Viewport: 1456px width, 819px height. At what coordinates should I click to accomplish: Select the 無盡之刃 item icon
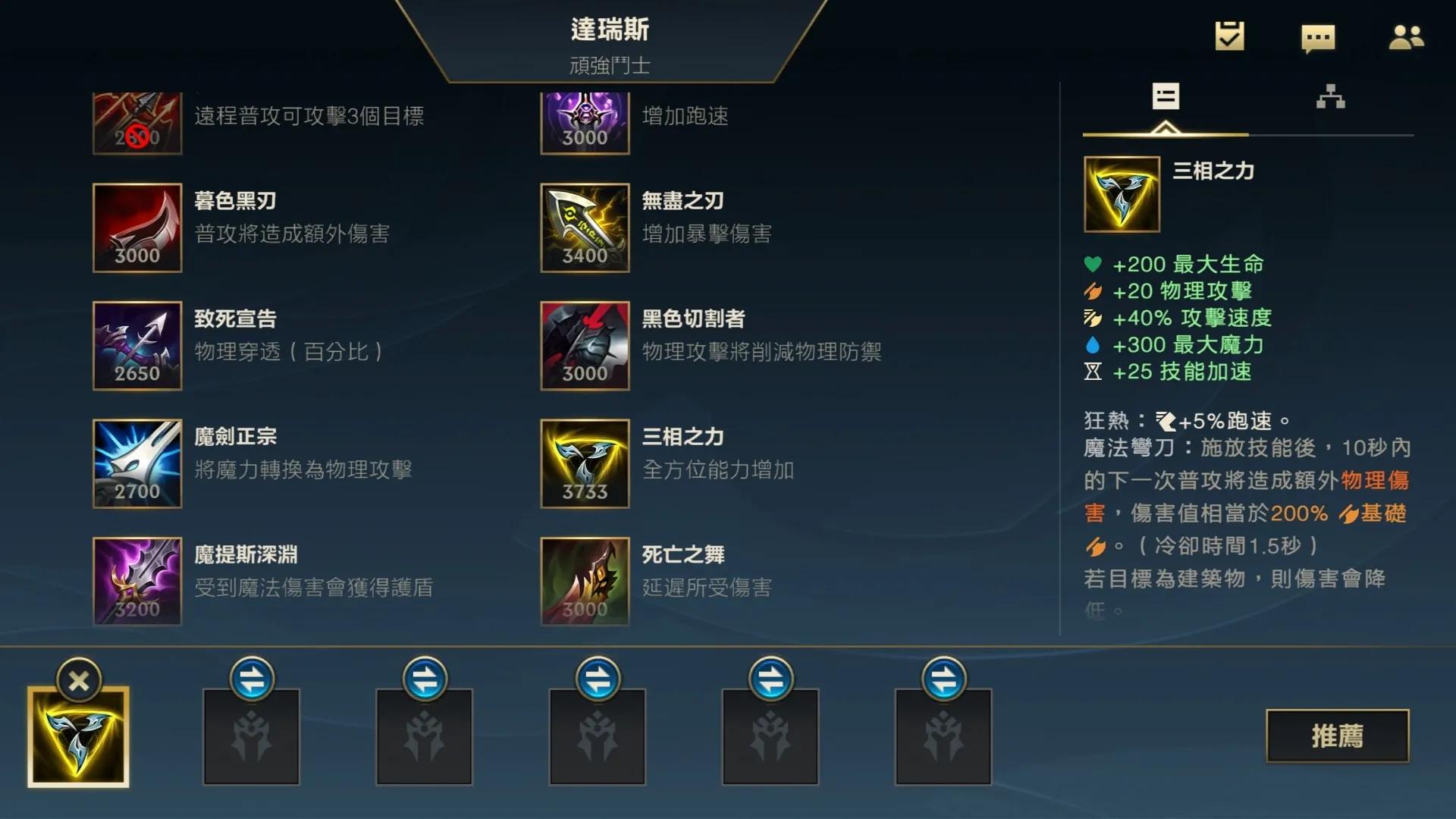click(x=585, y=228)
